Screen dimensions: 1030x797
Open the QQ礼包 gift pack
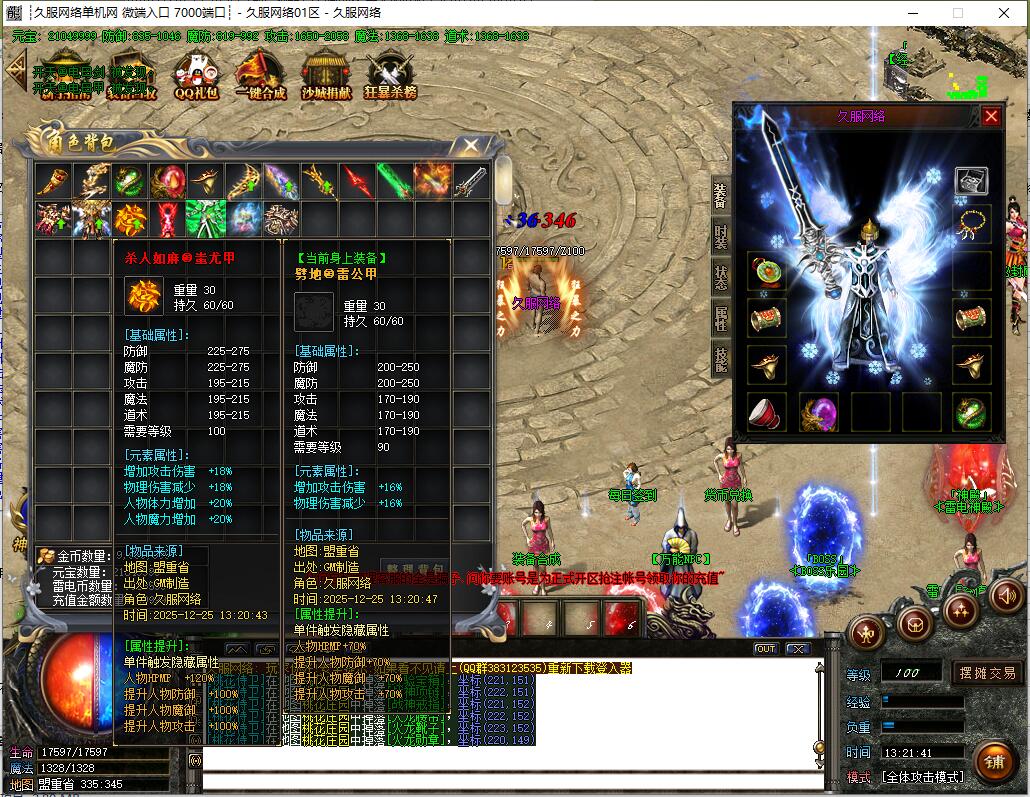click(196, 74)
